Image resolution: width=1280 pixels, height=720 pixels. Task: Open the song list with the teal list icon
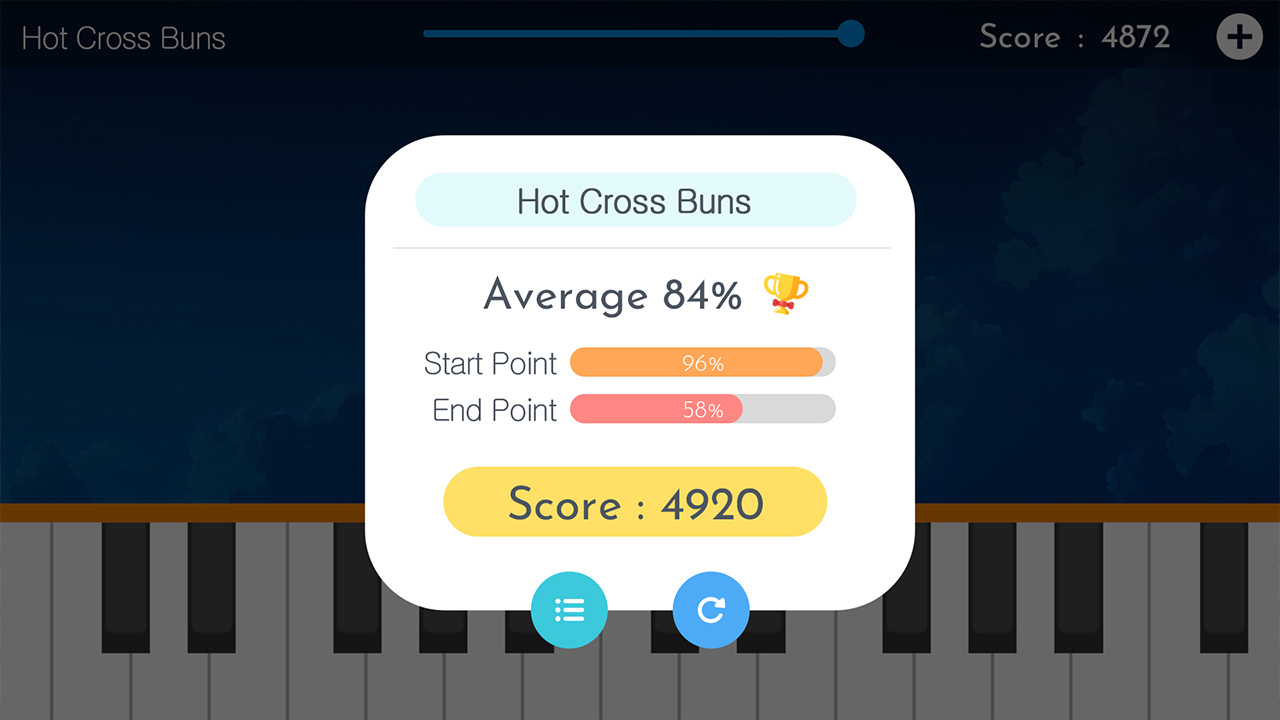pos(569,610)
